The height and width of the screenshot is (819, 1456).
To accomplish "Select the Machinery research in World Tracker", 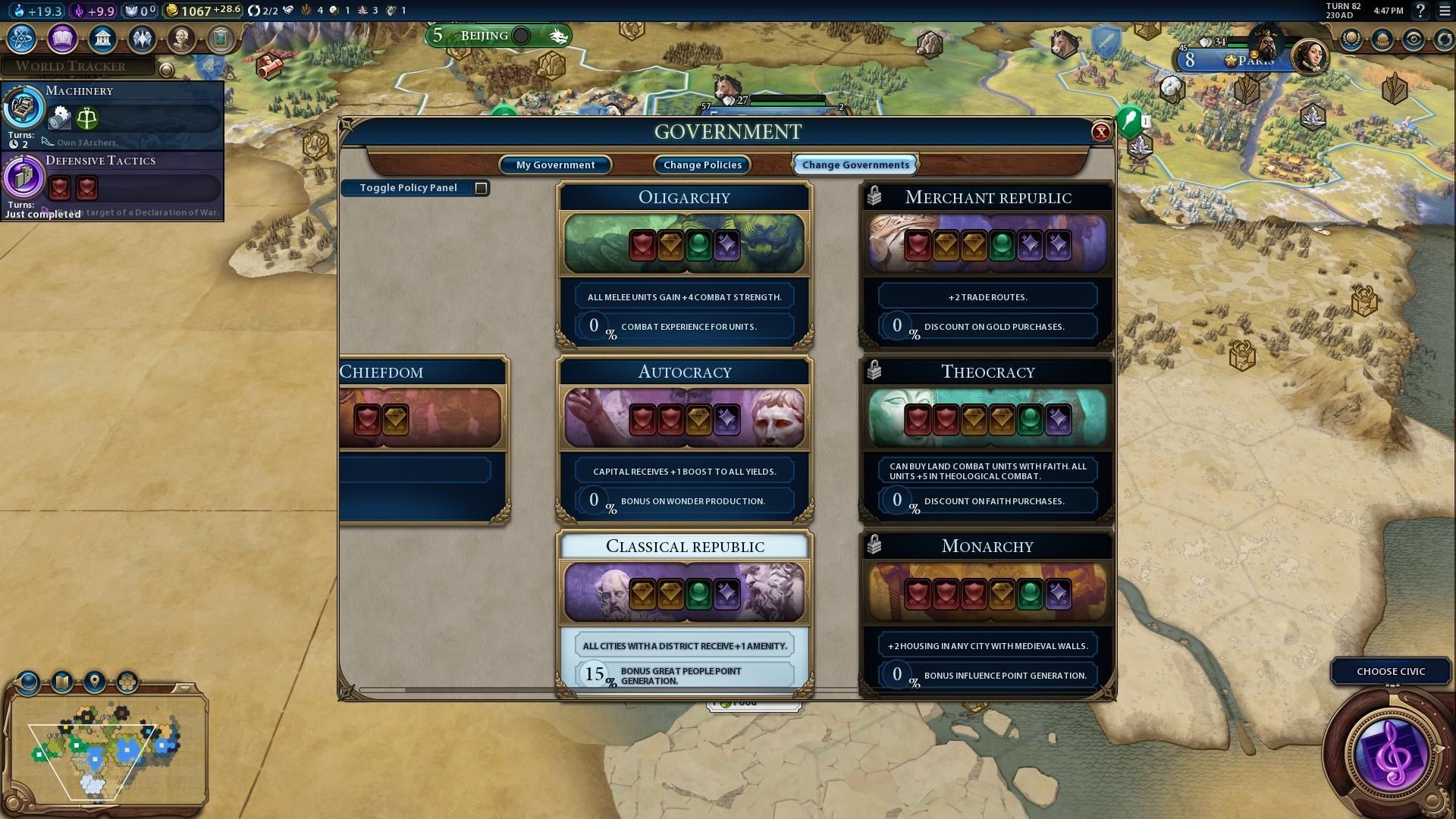I will 112,115.
